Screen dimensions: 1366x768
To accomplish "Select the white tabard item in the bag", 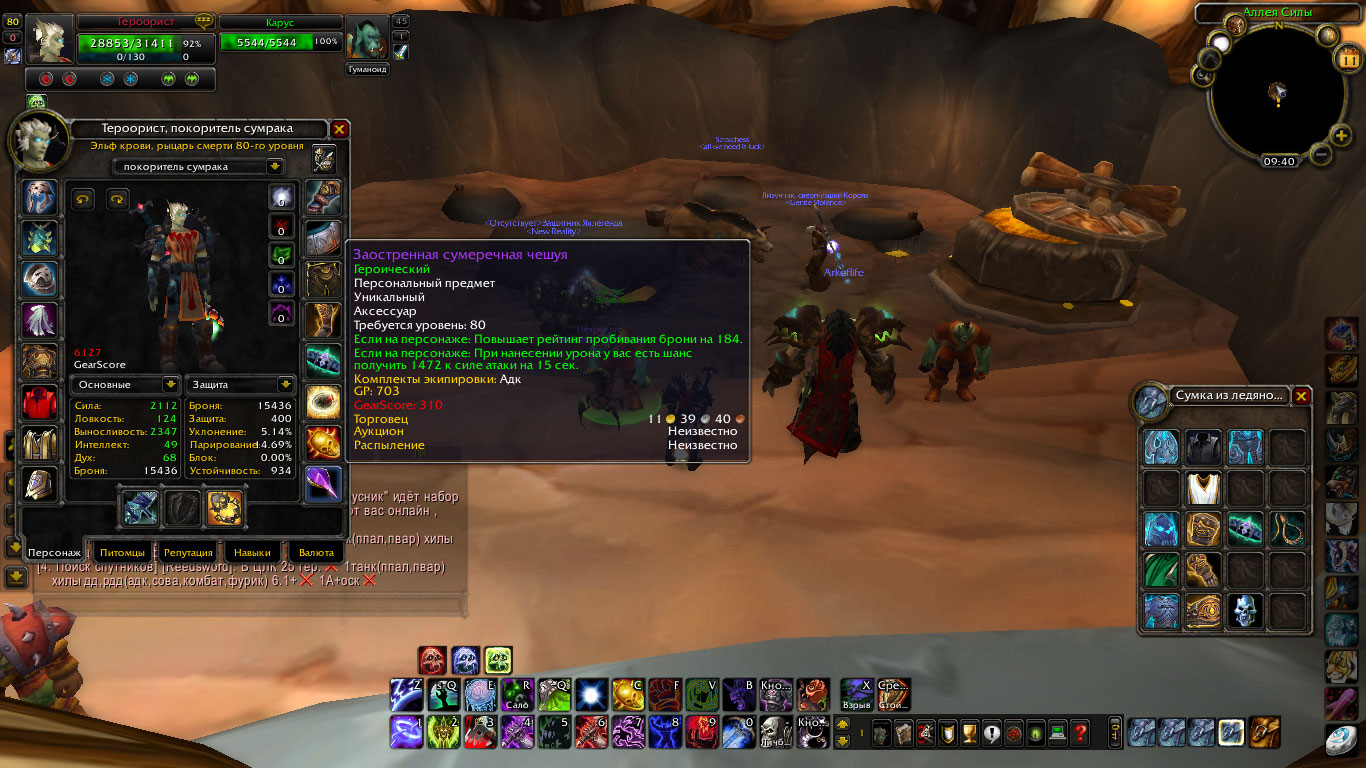I will click(x=1203, y=489).
